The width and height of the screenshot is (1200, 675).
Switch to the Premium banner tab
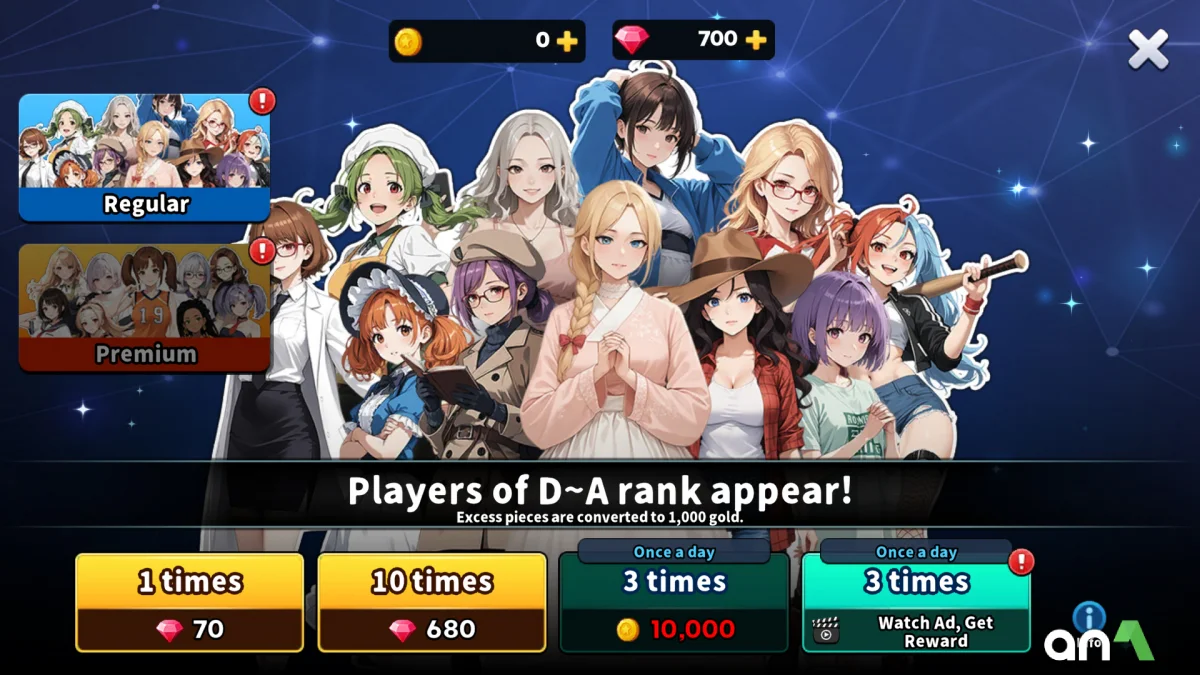145,307
